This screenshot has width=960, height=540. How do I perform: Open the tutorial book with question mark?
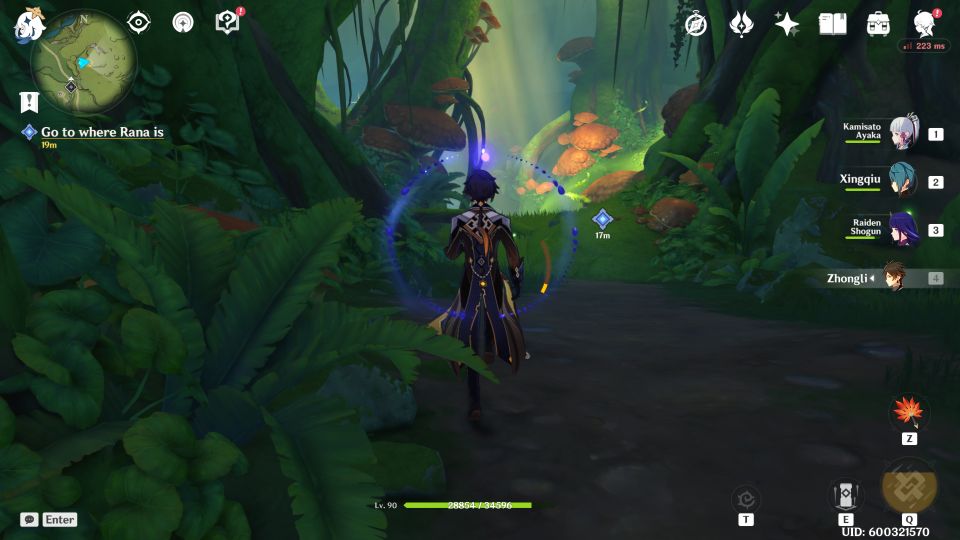228,22
